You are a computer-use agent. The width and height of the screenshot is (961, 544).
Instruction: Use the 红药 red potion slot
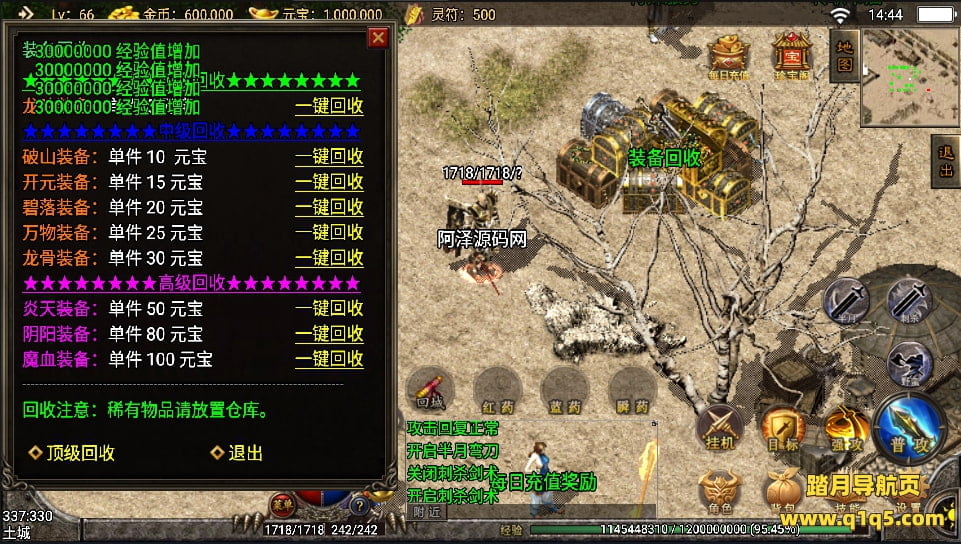point(497,390)
